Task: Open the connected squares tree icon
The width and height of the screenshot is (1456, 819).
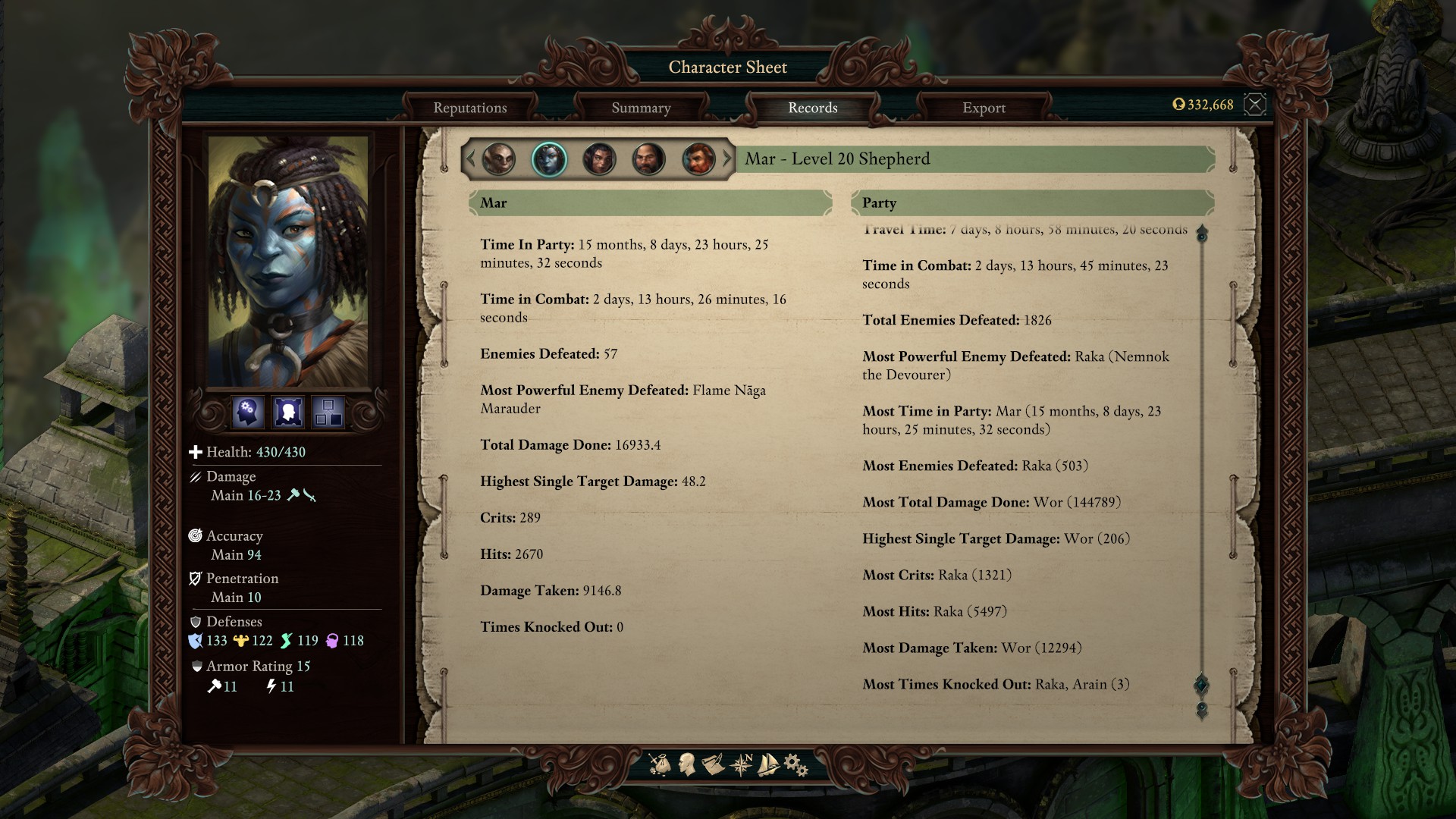Action: coord(328,412)
